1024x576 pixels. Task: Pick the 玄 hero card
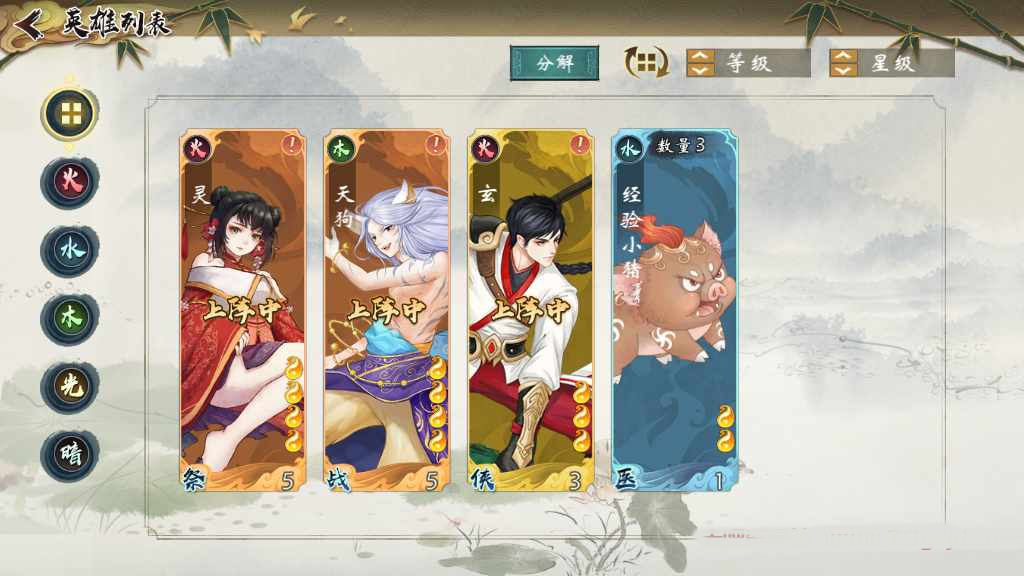coord(531,311)
